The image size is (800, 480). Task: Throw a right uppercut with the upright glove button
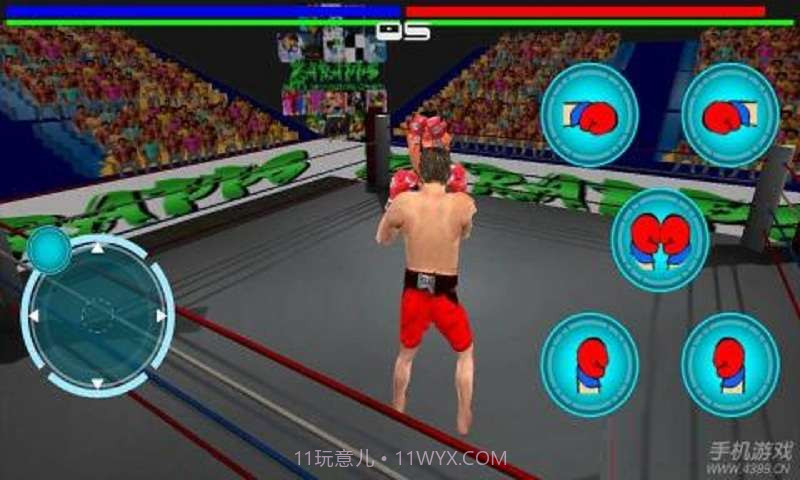click(x=730, y=364)
